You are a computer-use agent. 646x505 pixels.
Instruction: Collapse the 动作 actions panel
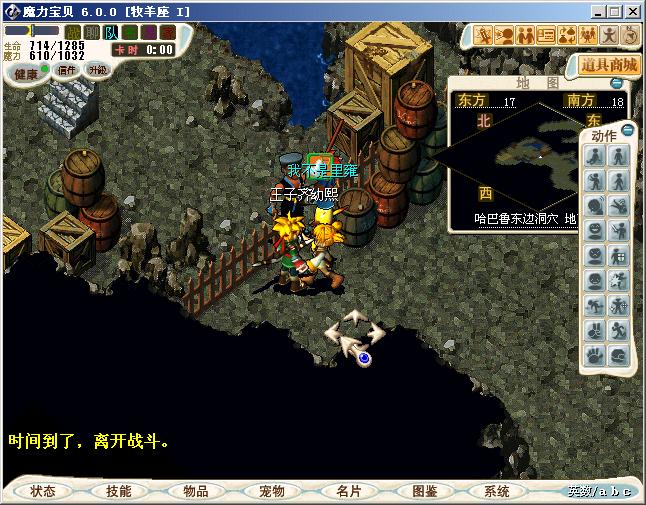click(627, 130)
